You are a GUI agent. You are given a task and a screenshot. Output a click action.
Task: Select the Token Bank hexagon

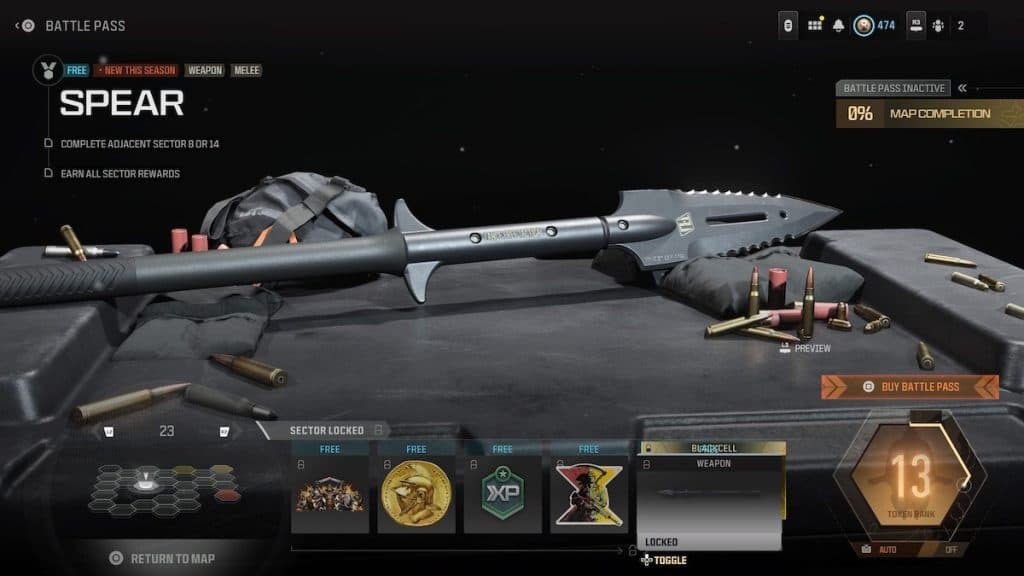910,478
